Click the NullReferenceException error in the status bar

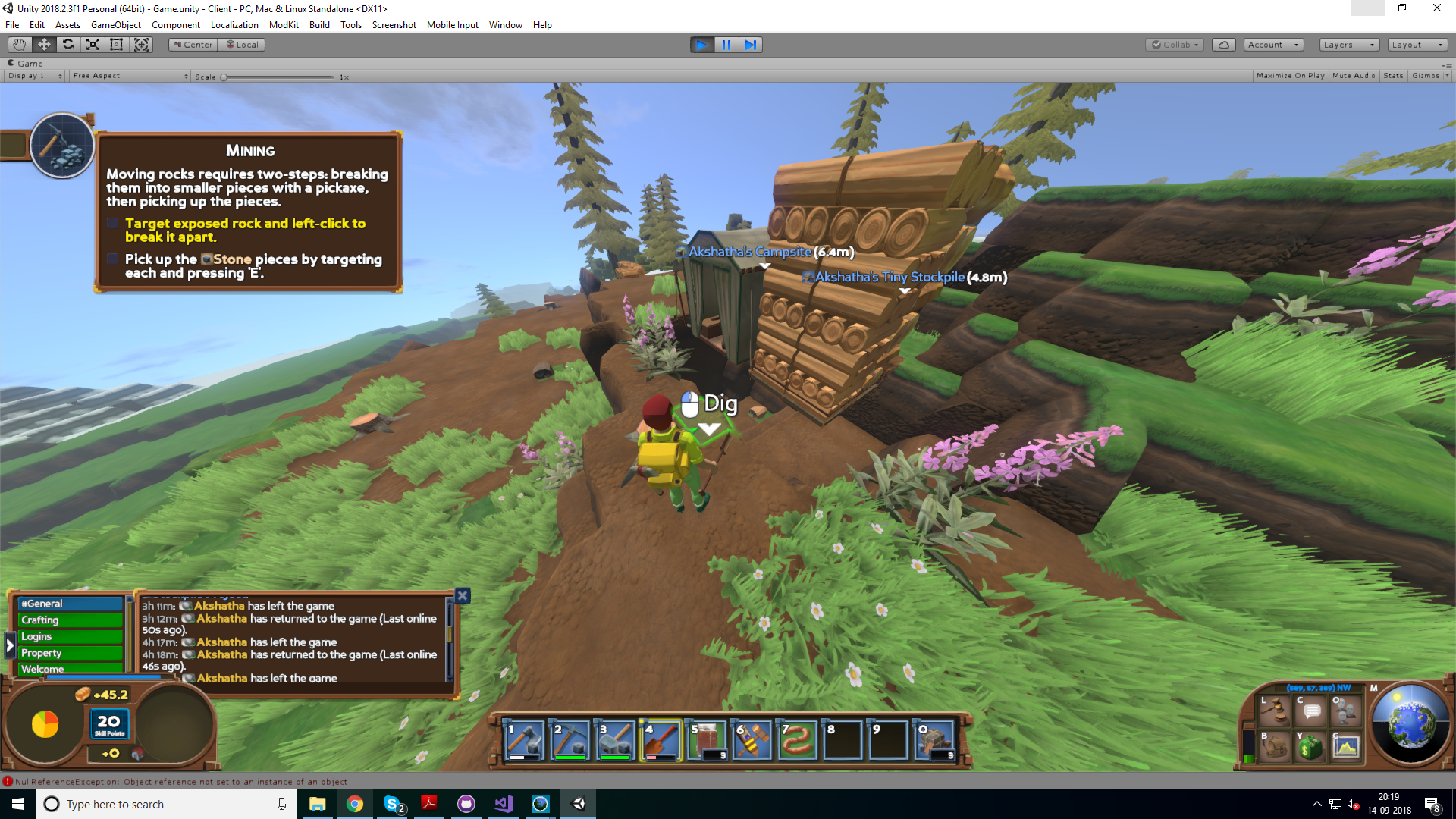click(174, 781)
